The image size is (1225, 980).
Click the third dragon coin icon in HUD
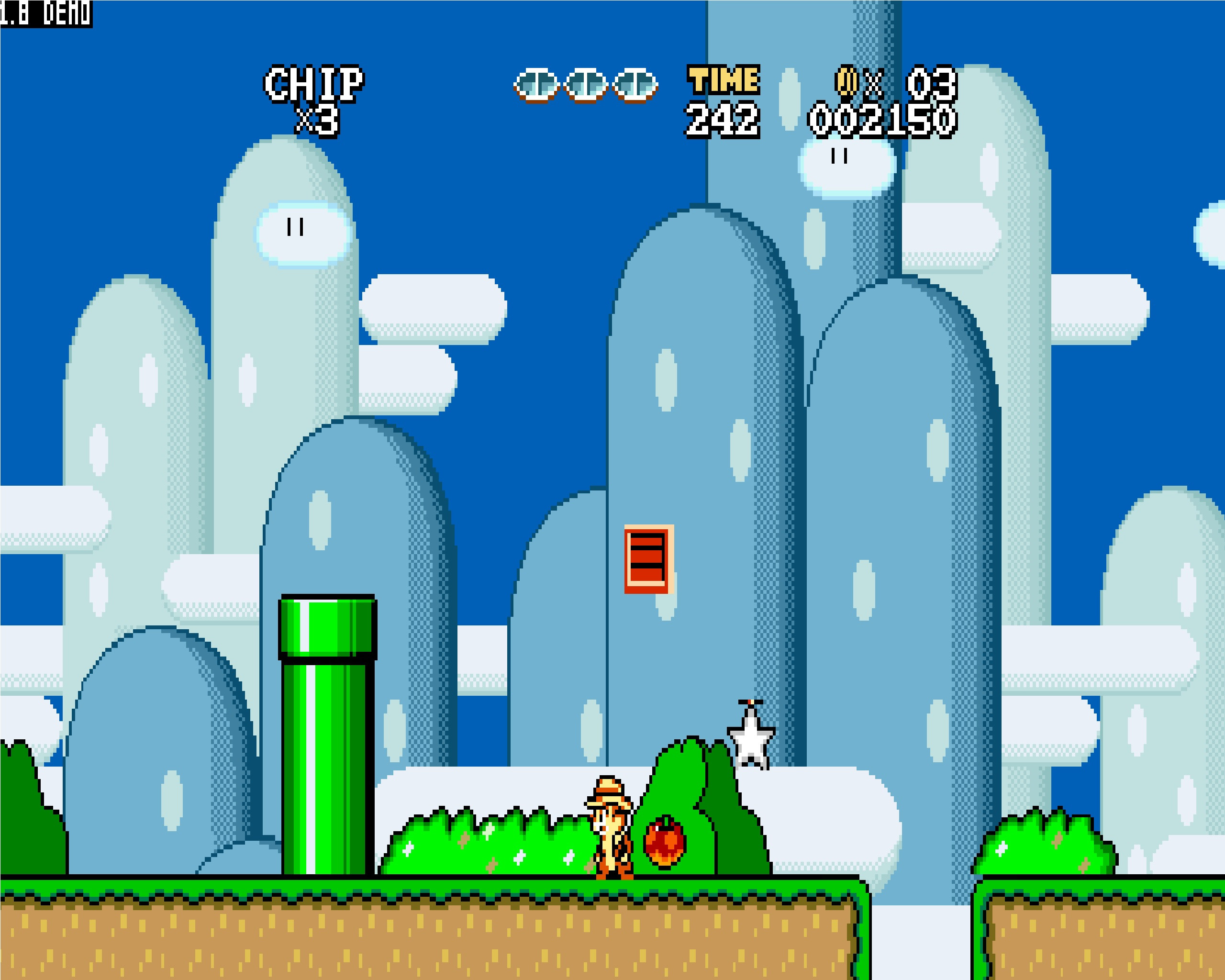point(634,84)
